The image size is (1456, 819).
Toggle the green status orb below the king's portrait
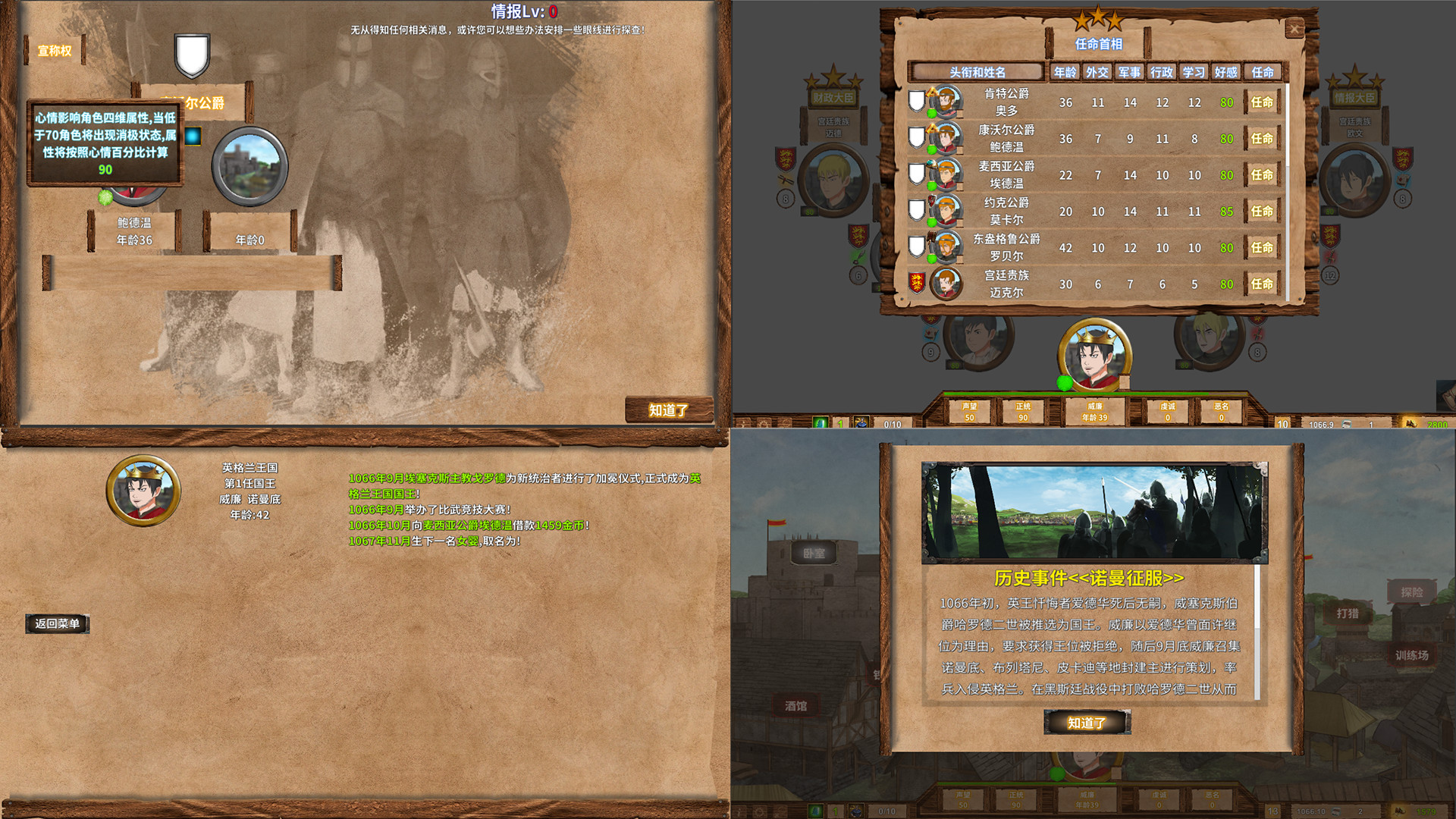1065,384
